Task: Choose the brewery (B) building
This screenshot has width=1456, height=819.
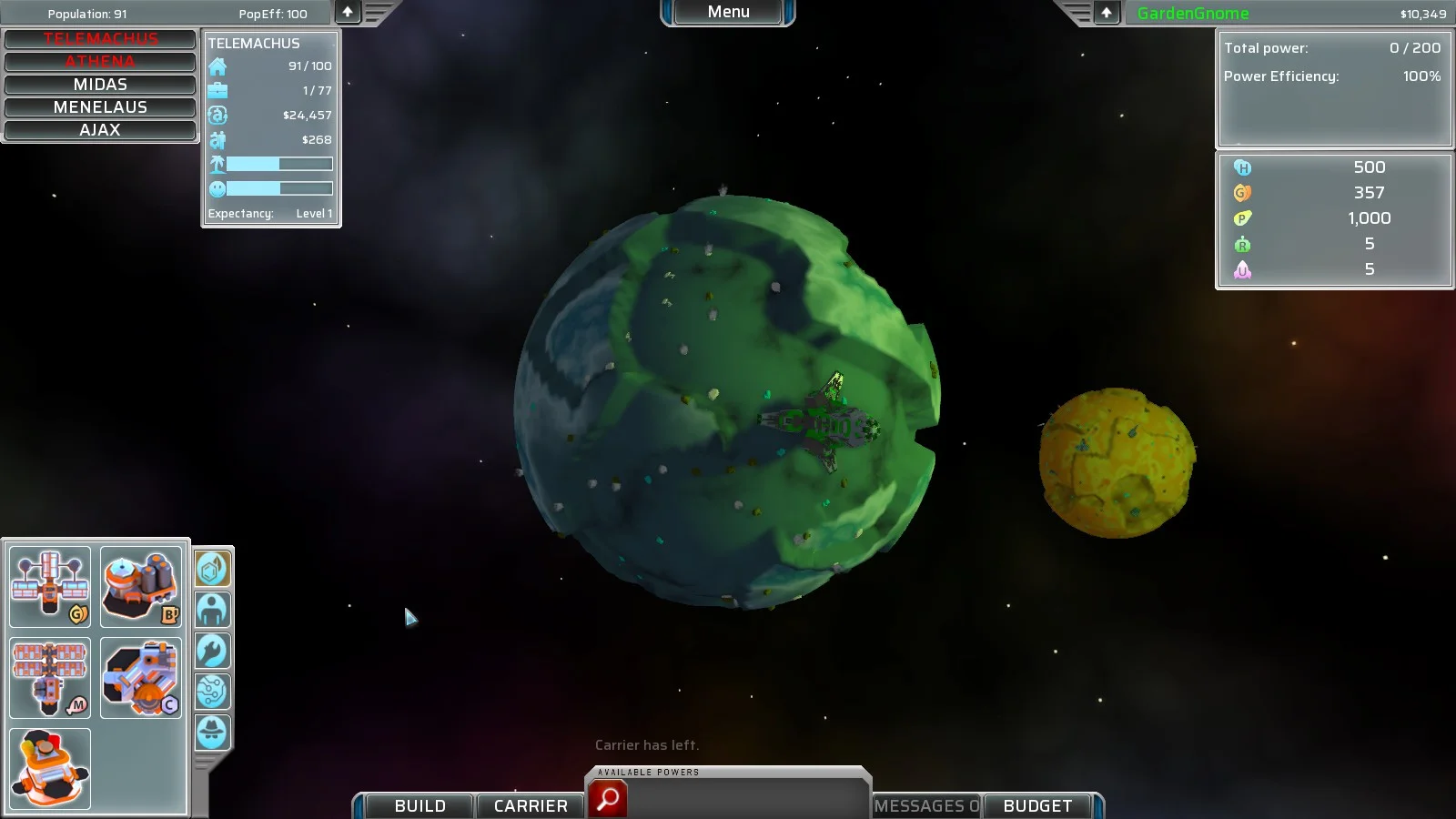Action: pyautogui.click(x=140, y=587)
